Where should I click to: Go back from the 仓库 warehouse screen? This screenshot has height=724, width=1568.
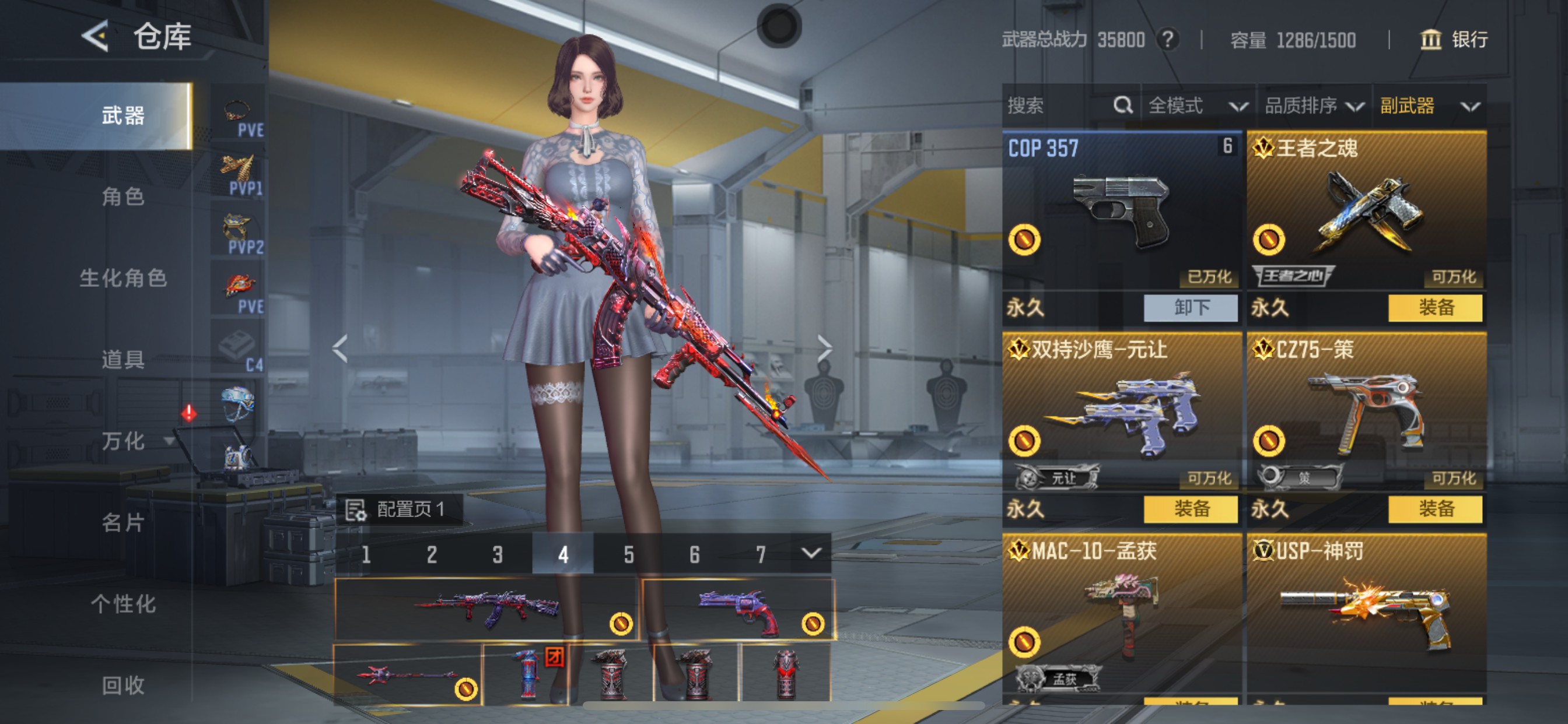click(96, 36)
